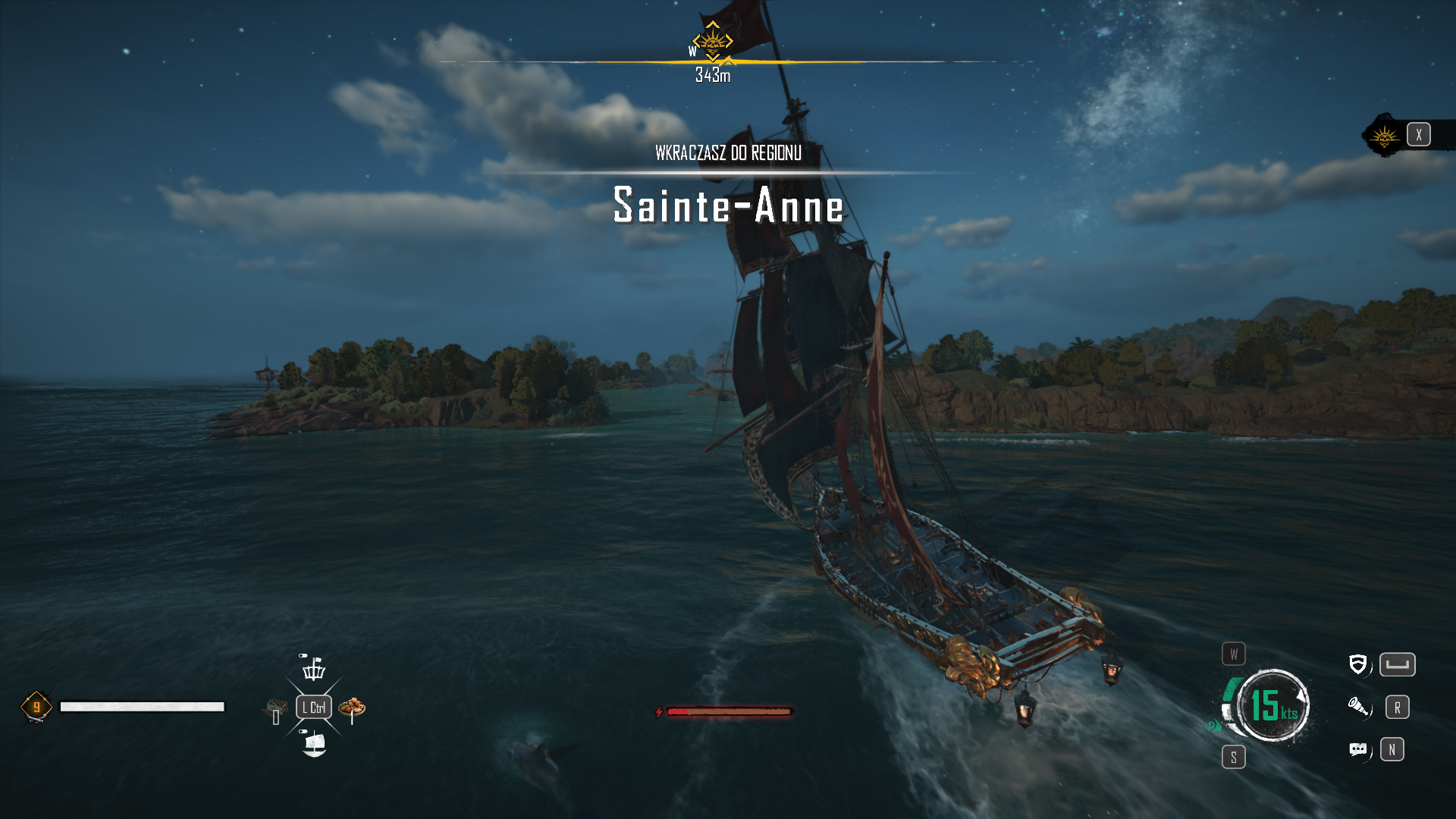Open the chat speech bubble icon
The image size is (1456, 819).
tap(1358, 750)
